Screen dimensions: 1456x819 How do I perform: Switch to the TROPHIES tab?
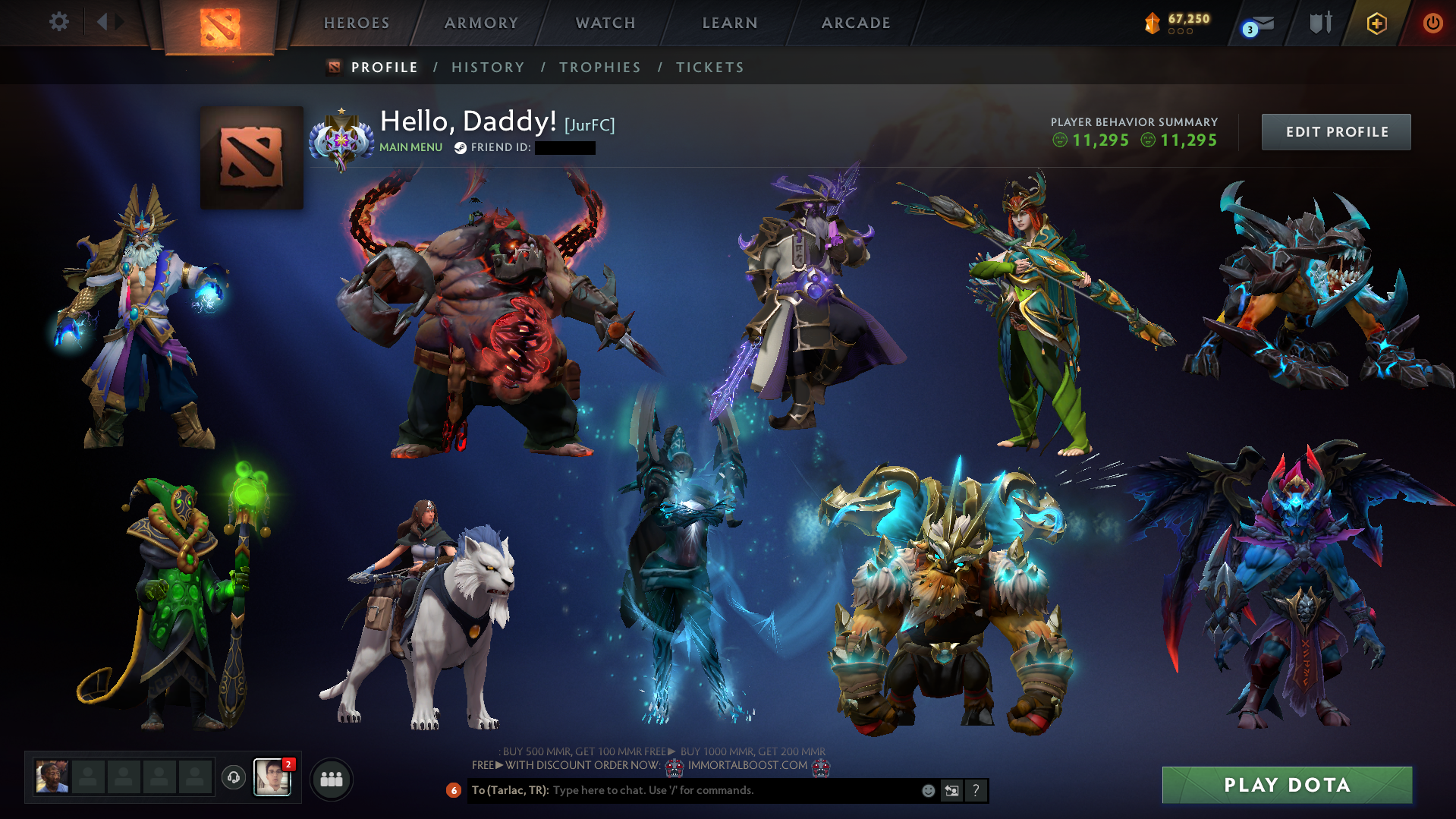599,67
